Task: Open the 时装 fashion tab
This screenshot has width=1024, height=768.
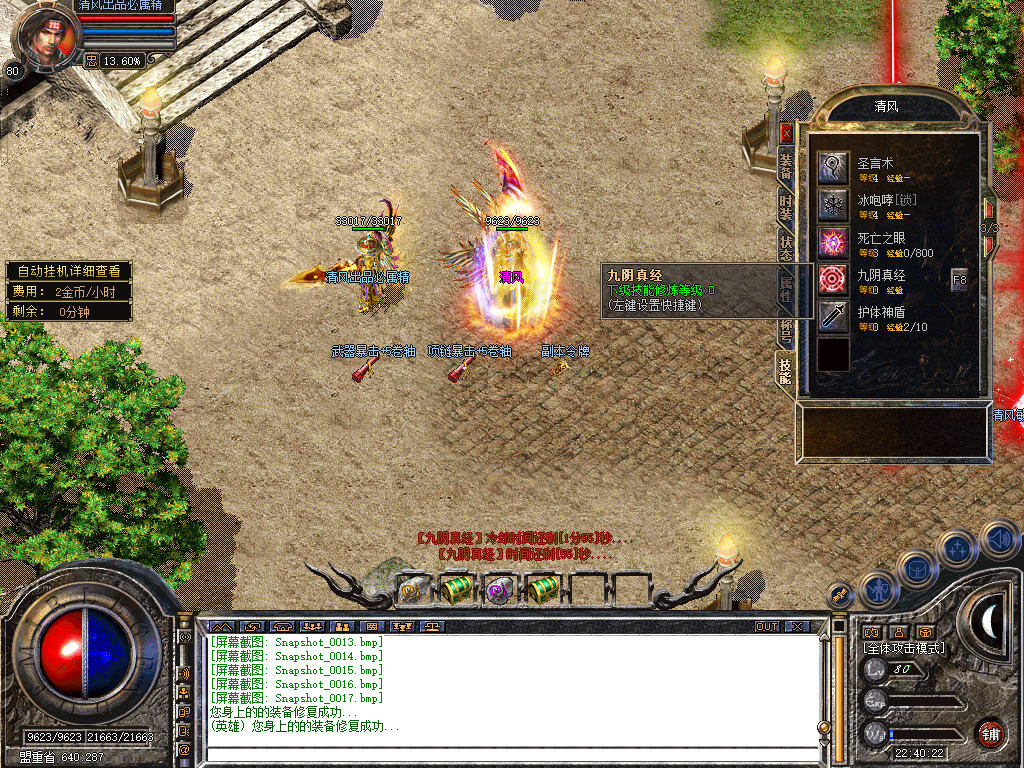Action: pos(786,207)
